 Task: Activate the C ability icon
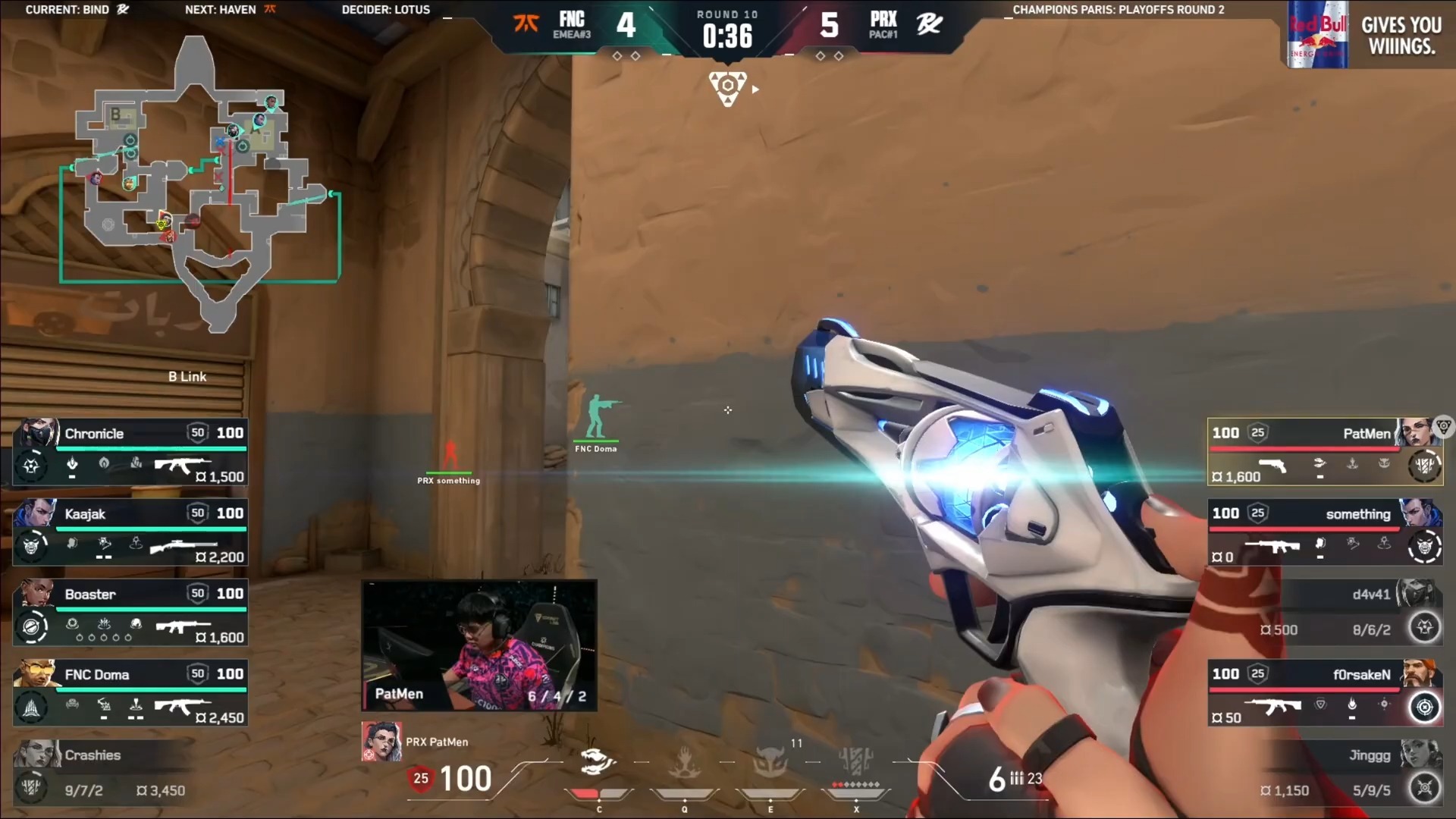tap(598, 762)
